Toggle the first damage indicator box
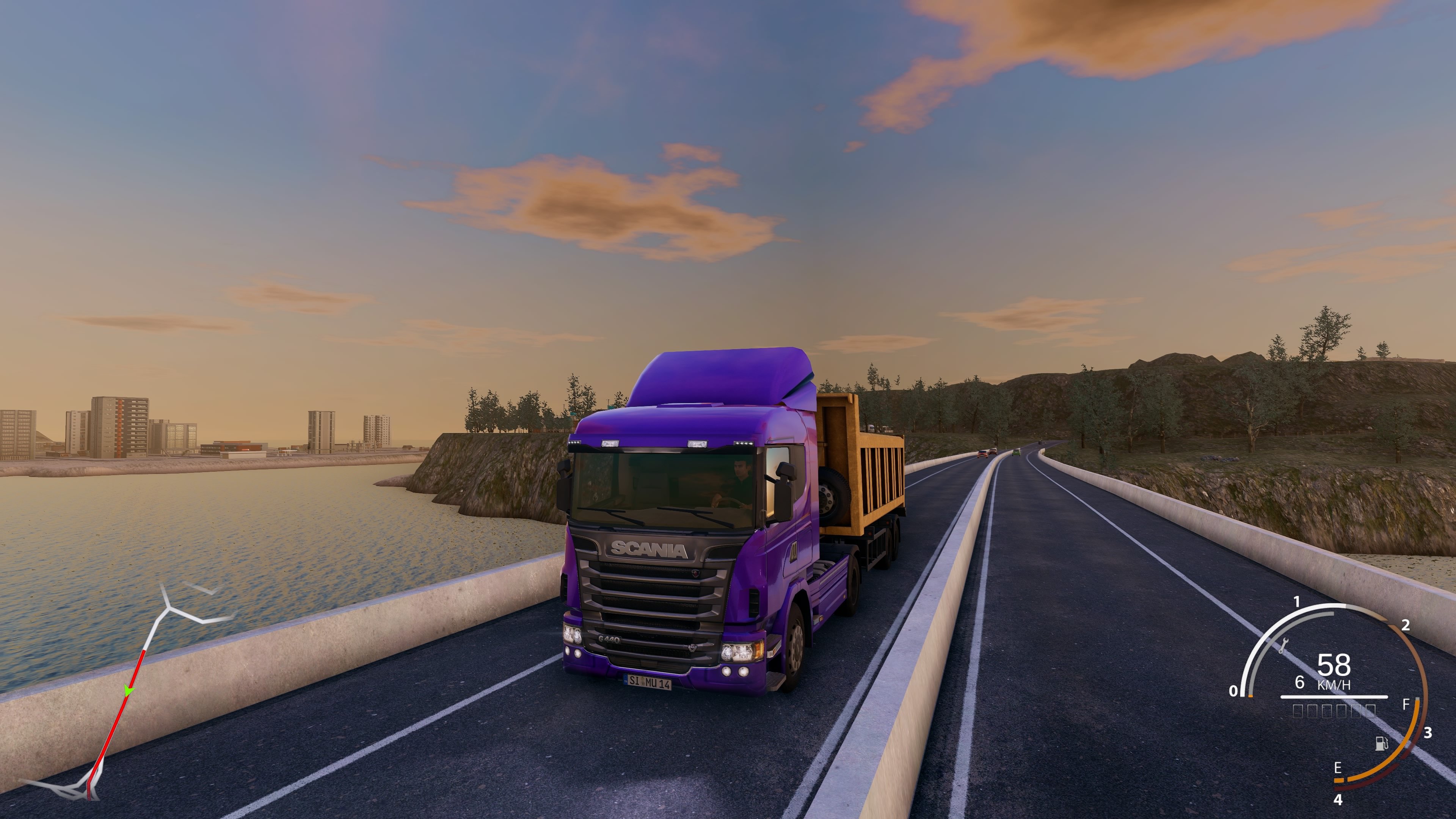Screen dimensions: 1456x819 [1297, 713]
